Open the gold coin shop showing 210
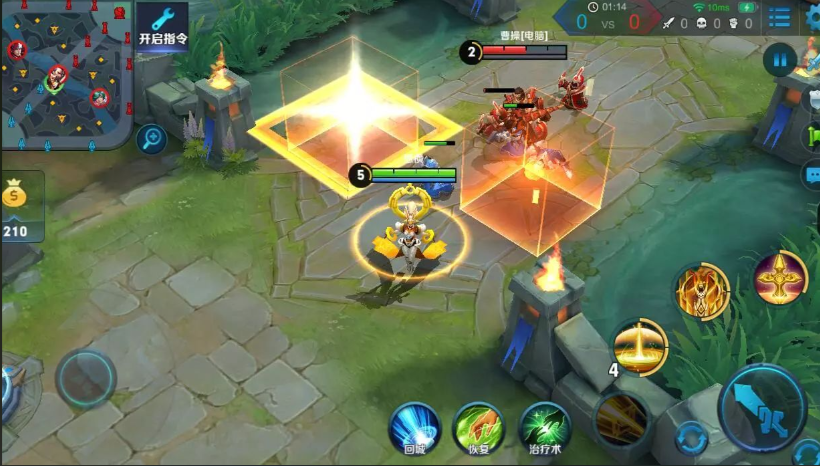 pos(15,207)
